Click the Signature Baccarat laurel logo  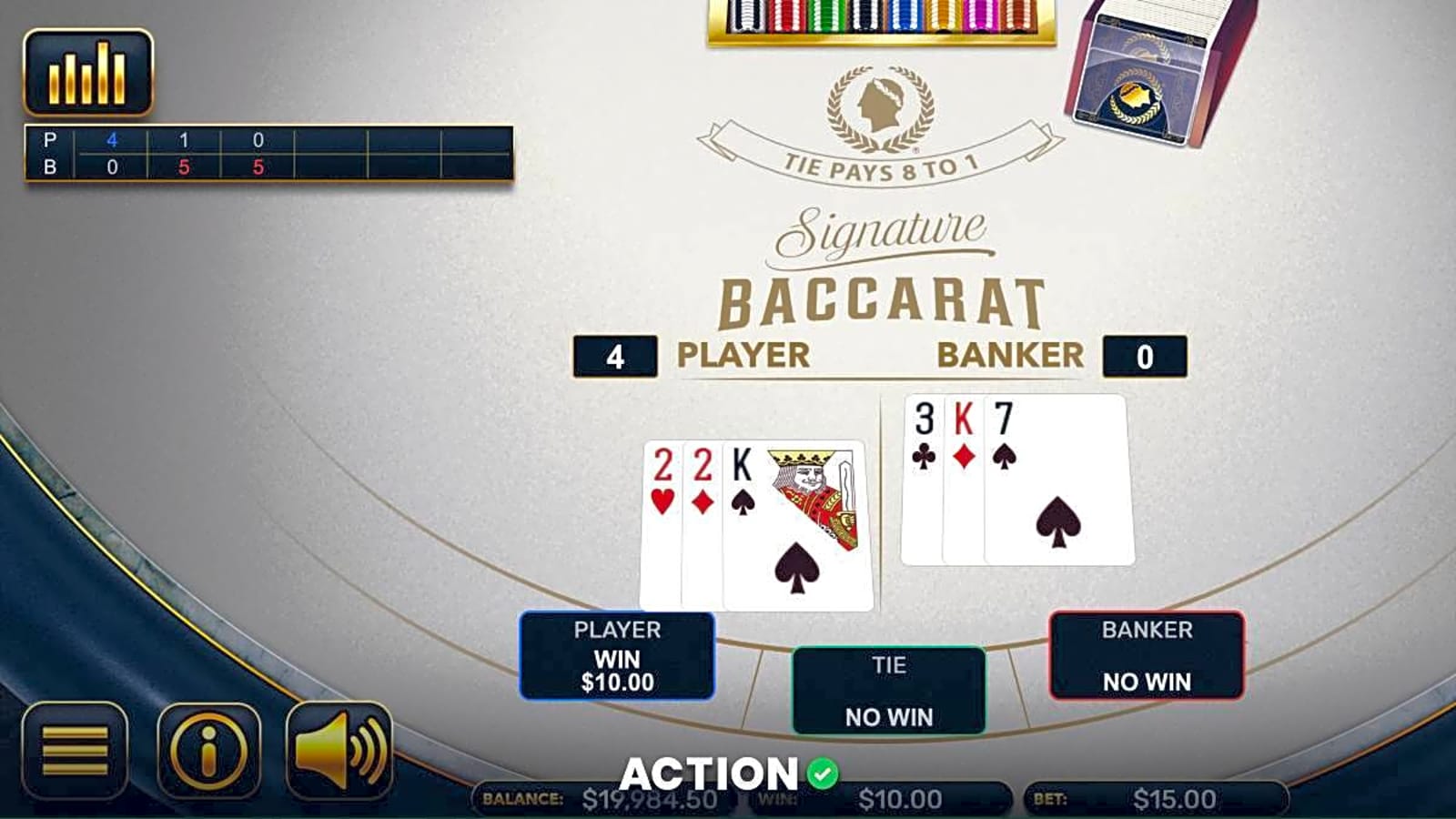point(878,105)
